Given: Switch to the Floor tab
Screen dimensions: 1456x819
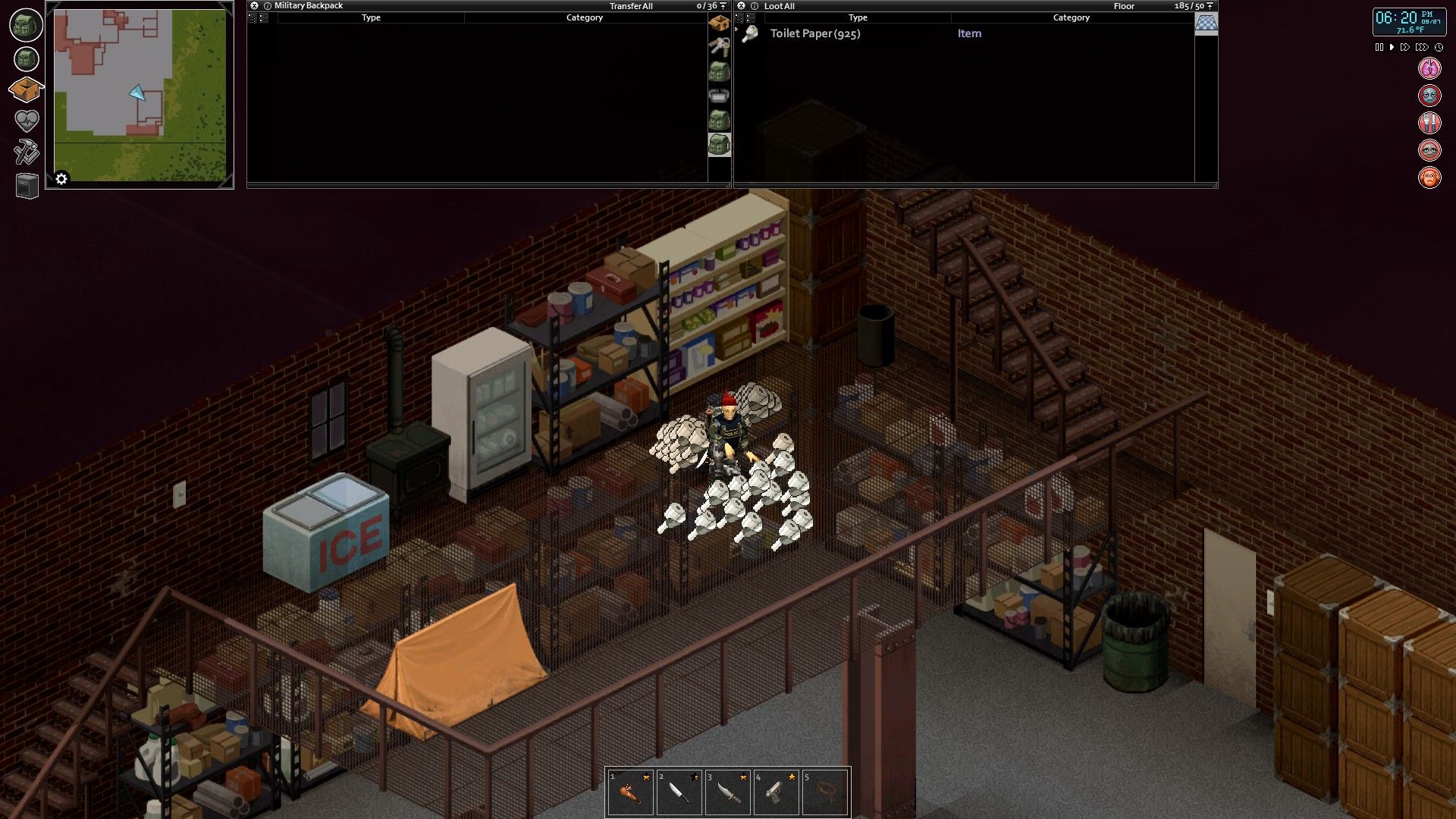Looking at the screenshot, I should point(1125,6).
